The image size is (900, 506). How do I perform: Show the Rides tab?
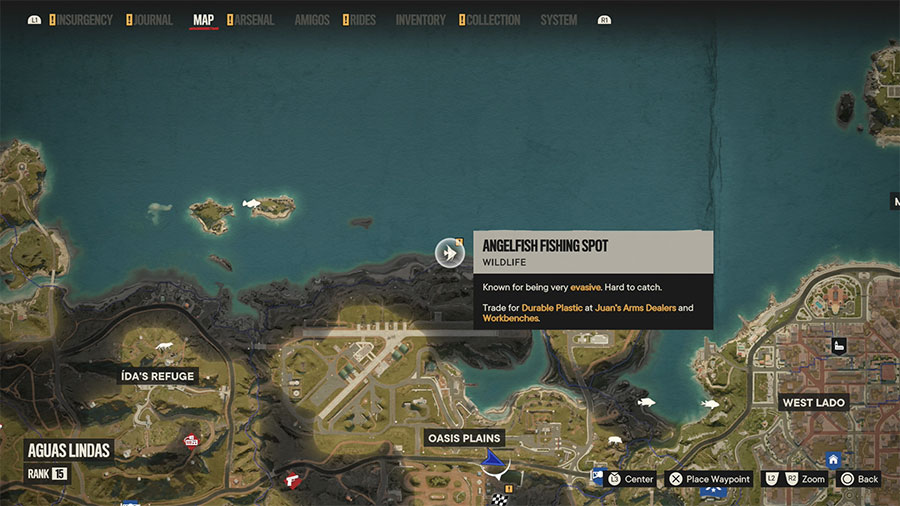tap(362, 20)
